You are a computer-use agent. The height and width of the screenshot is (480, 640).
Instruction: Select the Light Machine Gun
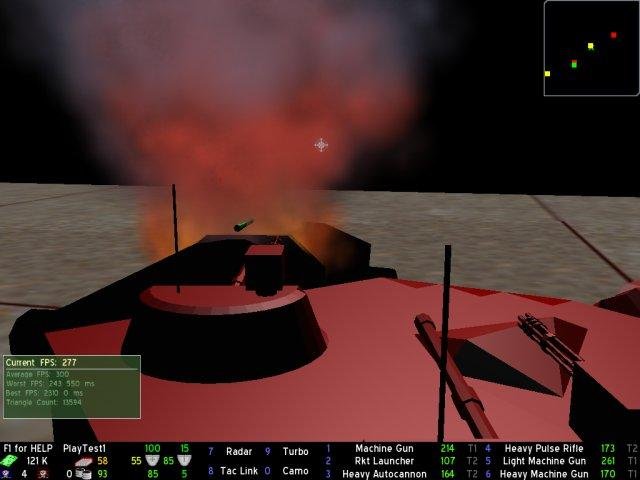click(545, 461)
